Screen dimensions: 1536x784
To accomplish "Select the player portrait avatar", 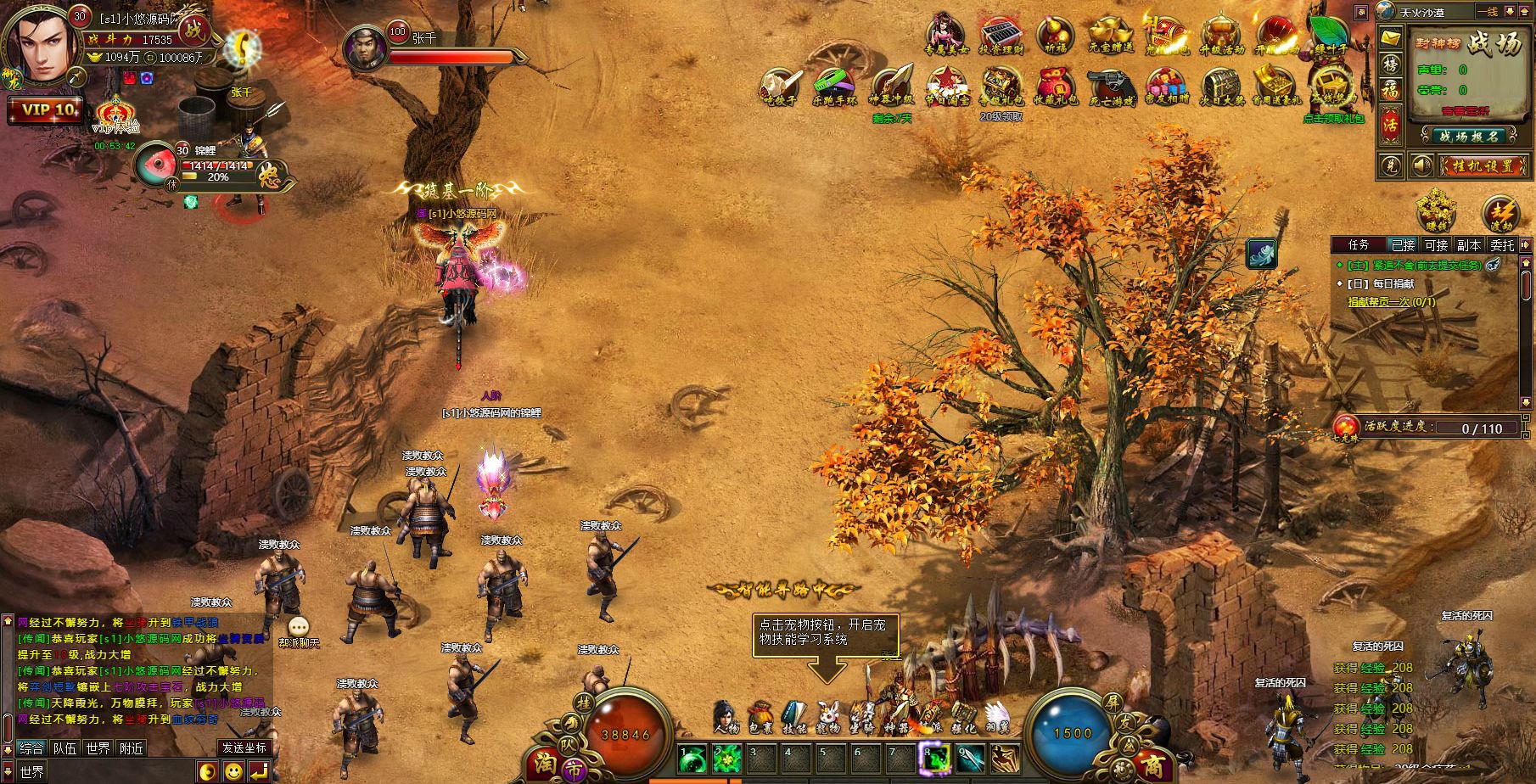I will point(38,44).
